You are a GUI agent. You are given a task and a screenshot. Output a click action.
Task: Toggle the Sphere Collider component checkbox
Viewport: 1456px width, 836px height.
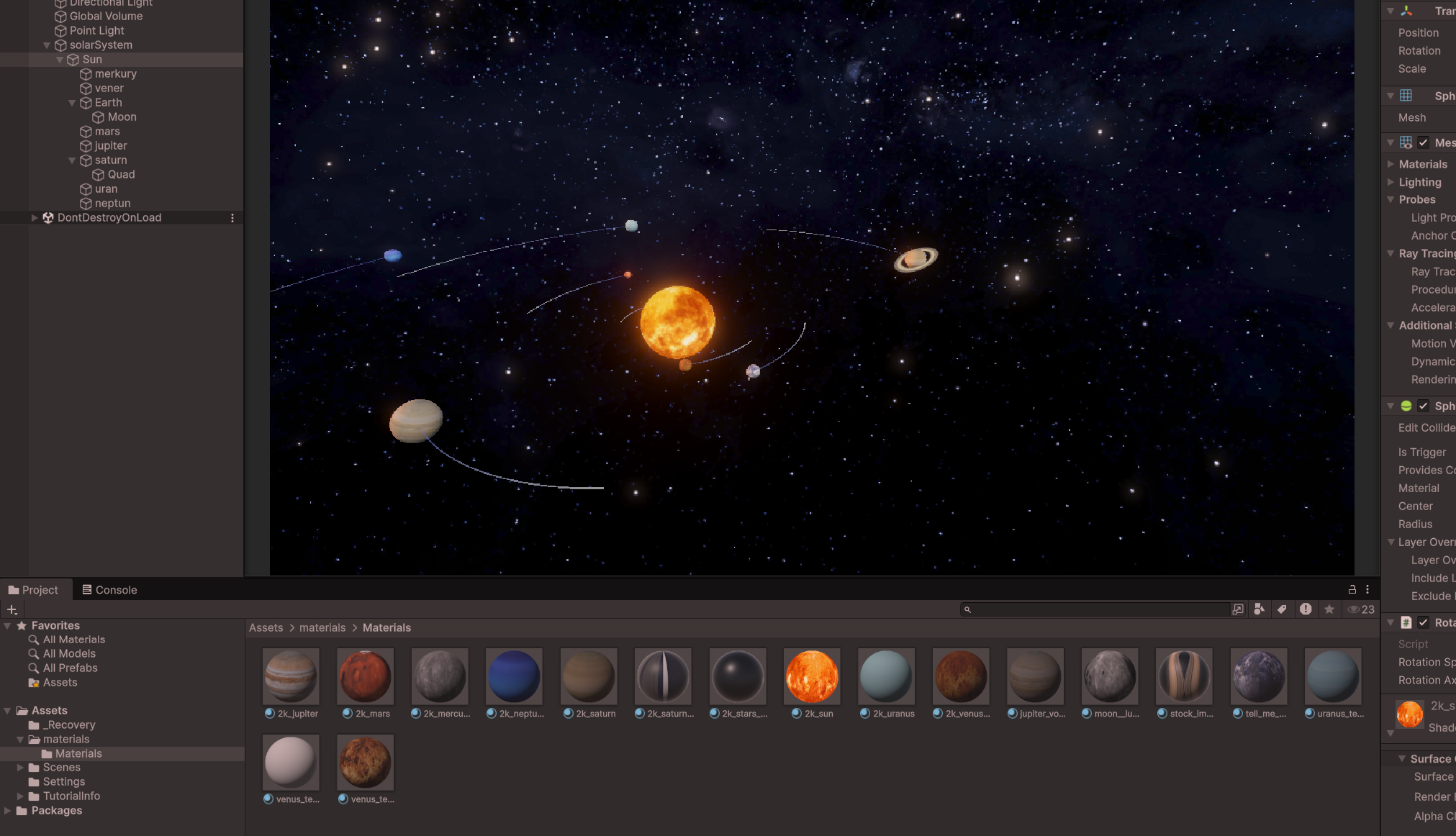point(1423,406)
